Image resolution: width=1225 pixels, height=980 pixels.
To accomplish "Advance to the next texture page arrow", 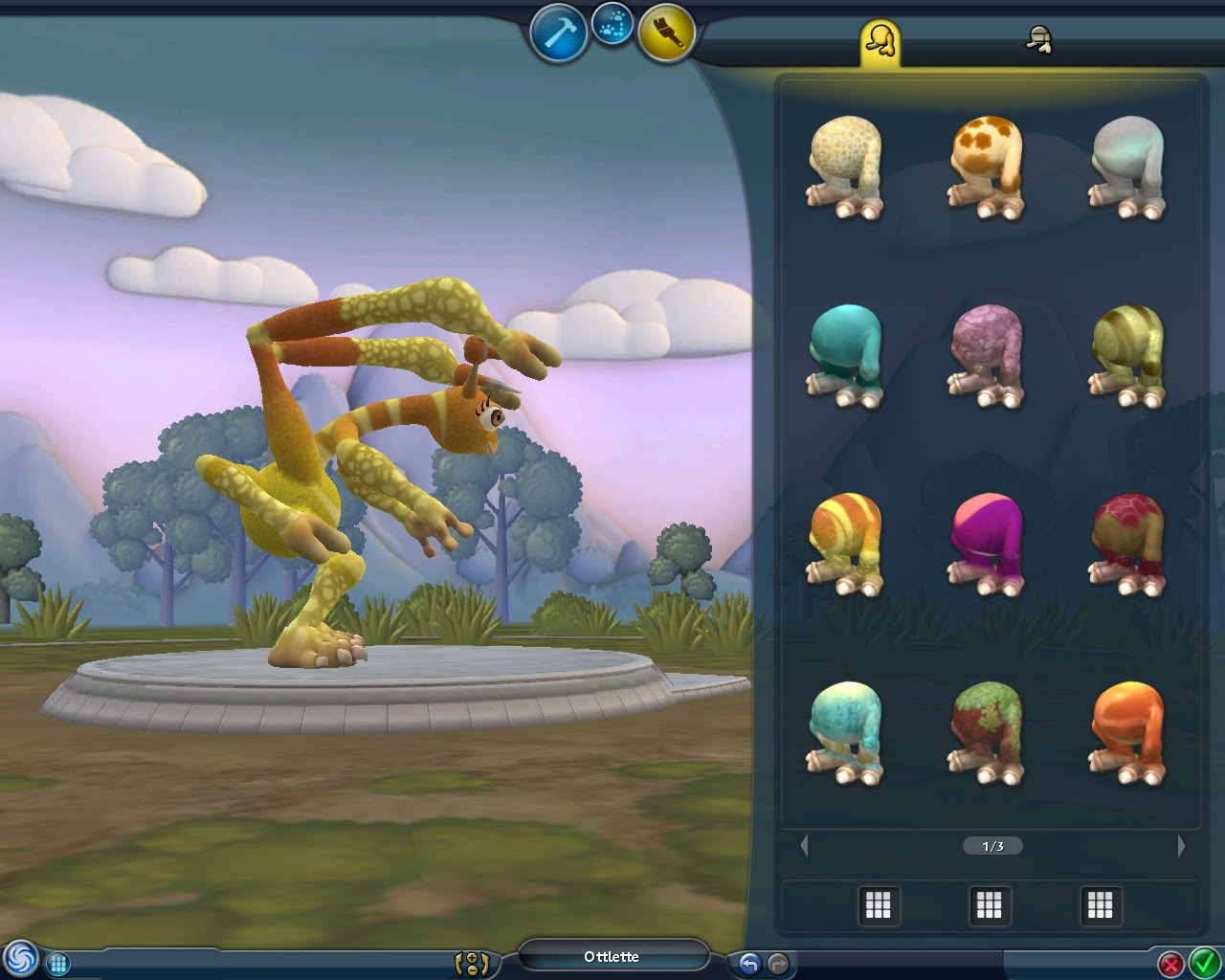I will pyautogui.click(x=1183, y=846).
